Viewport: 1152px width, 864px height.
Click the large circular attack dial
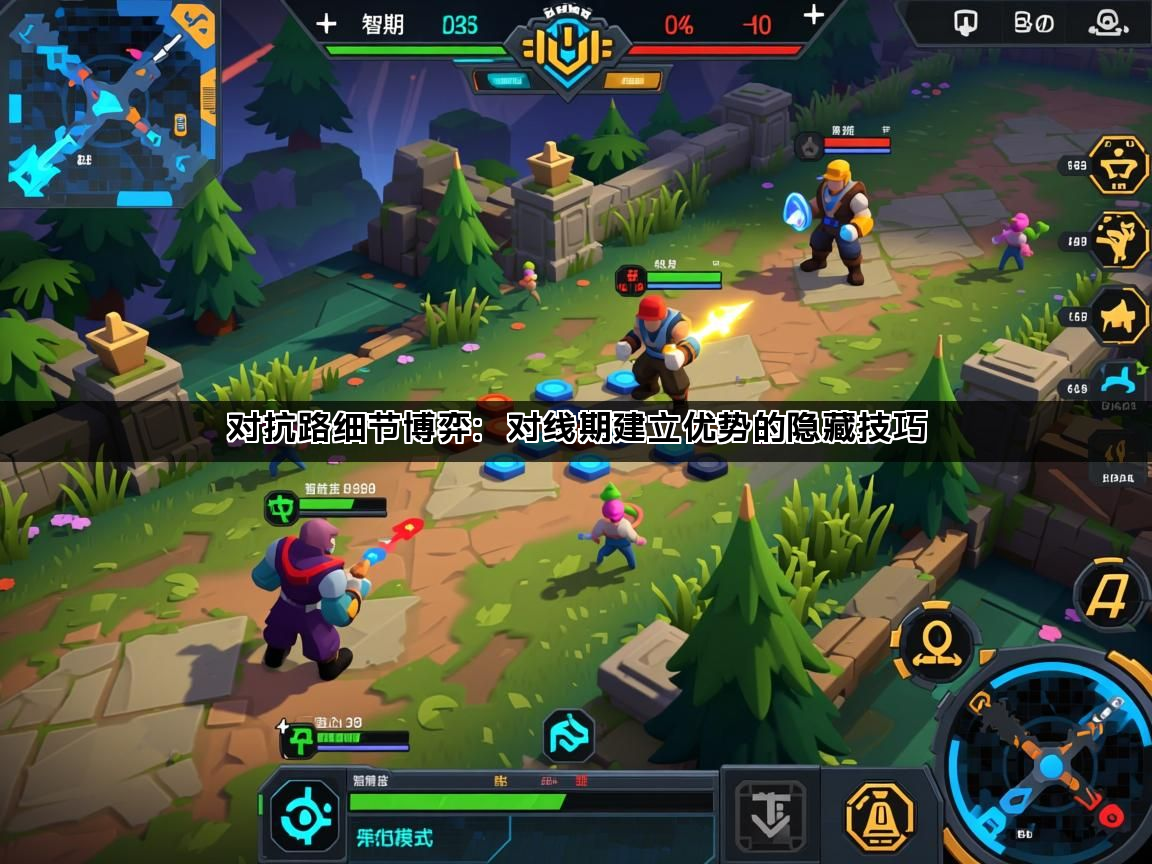point(1050,765)
